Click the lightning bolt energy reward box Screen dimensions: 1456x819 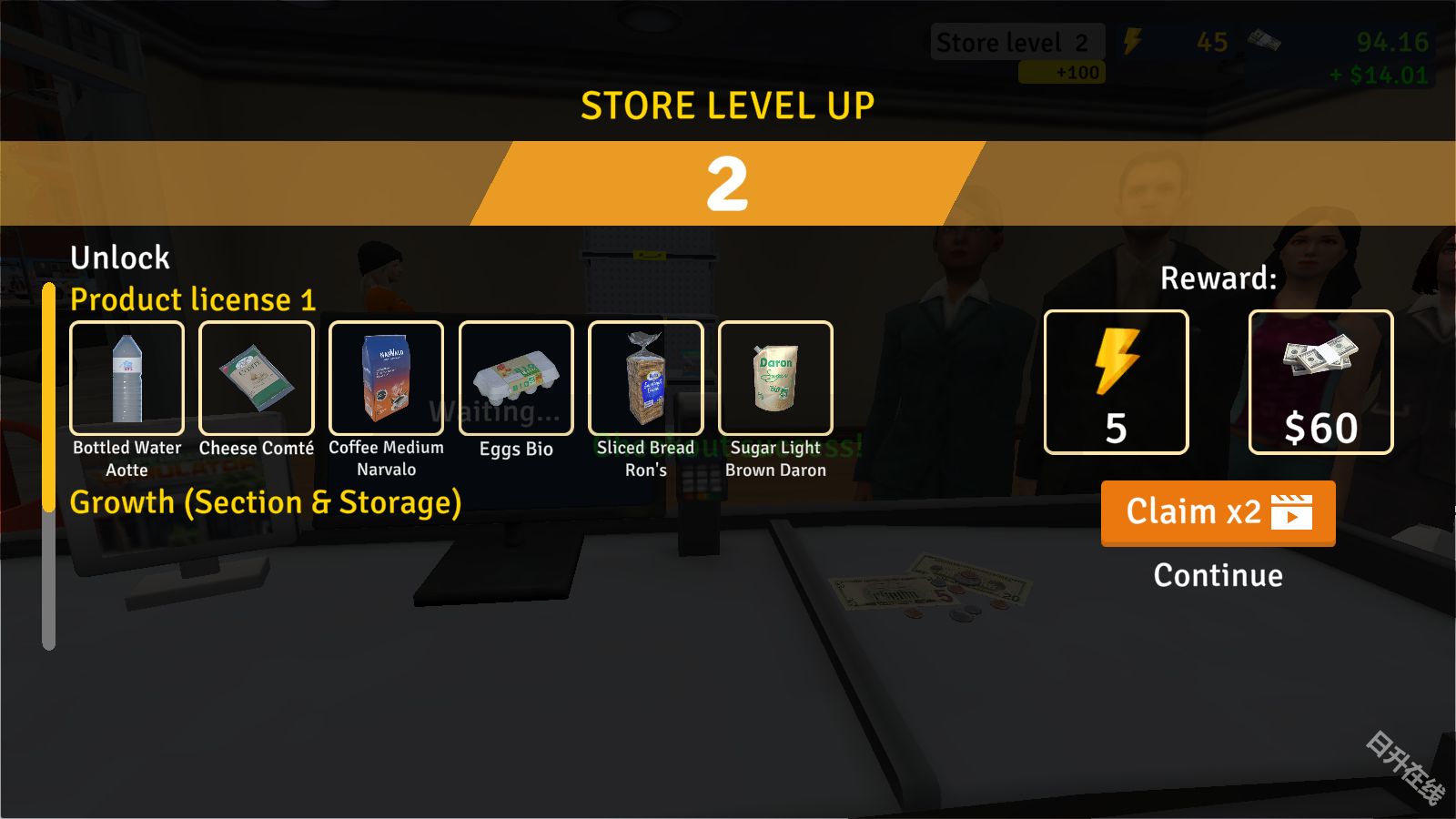pyautogui.click(x=1116, y=382)
